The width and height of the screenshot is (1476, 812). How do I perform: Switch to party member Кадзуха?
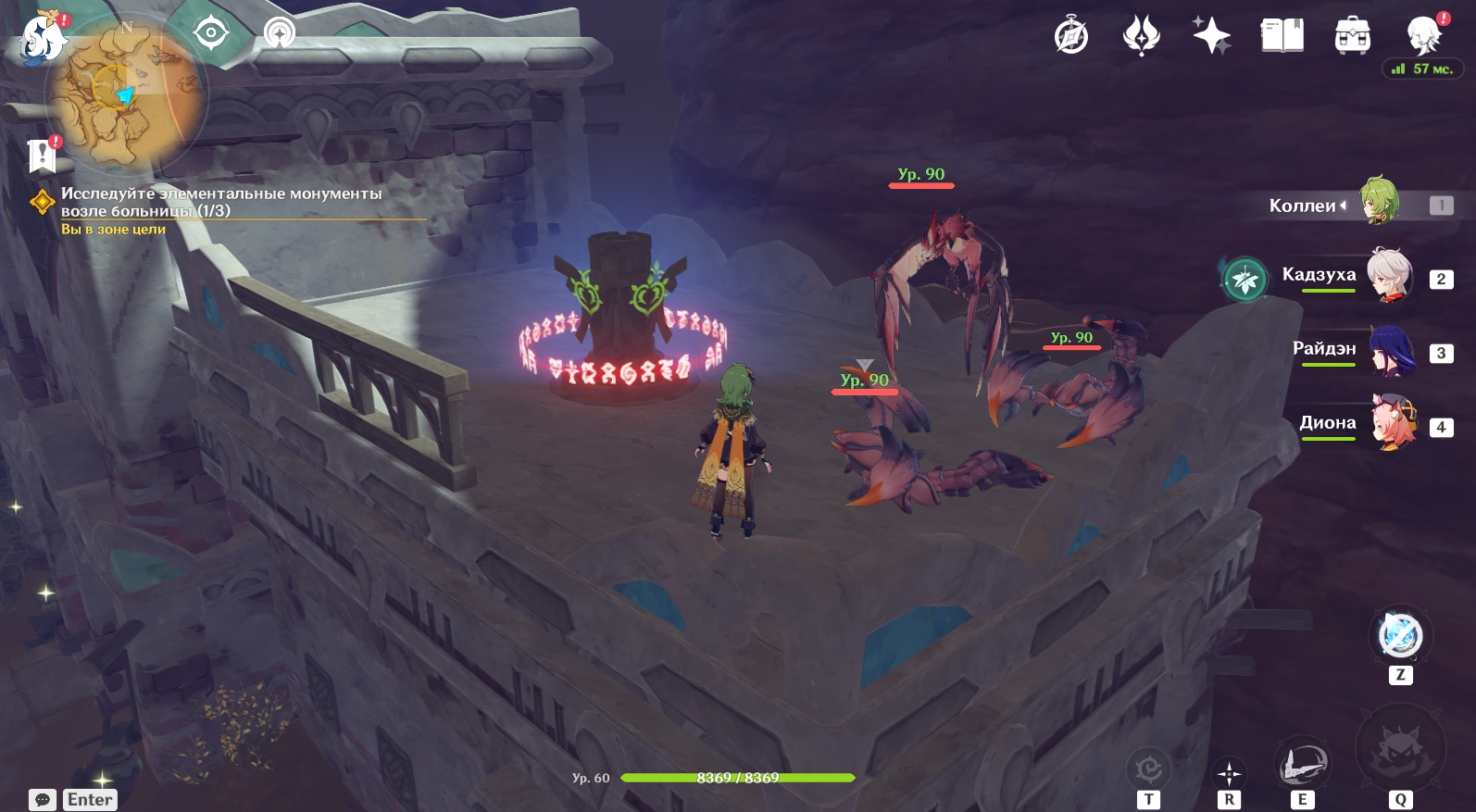1390,275
